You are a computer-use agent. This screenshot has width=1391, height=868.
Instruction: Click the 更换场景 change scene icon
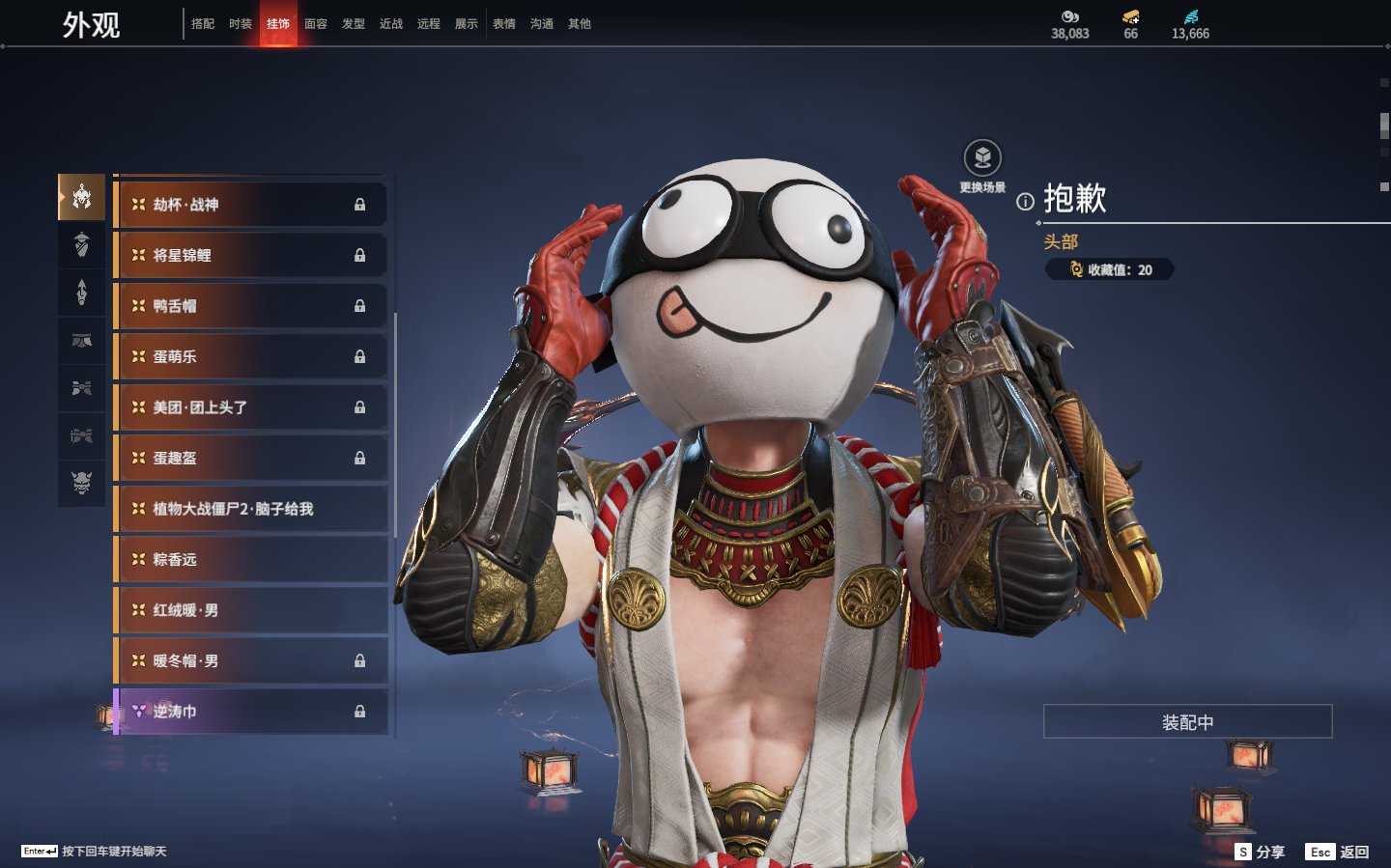[982, 158]
